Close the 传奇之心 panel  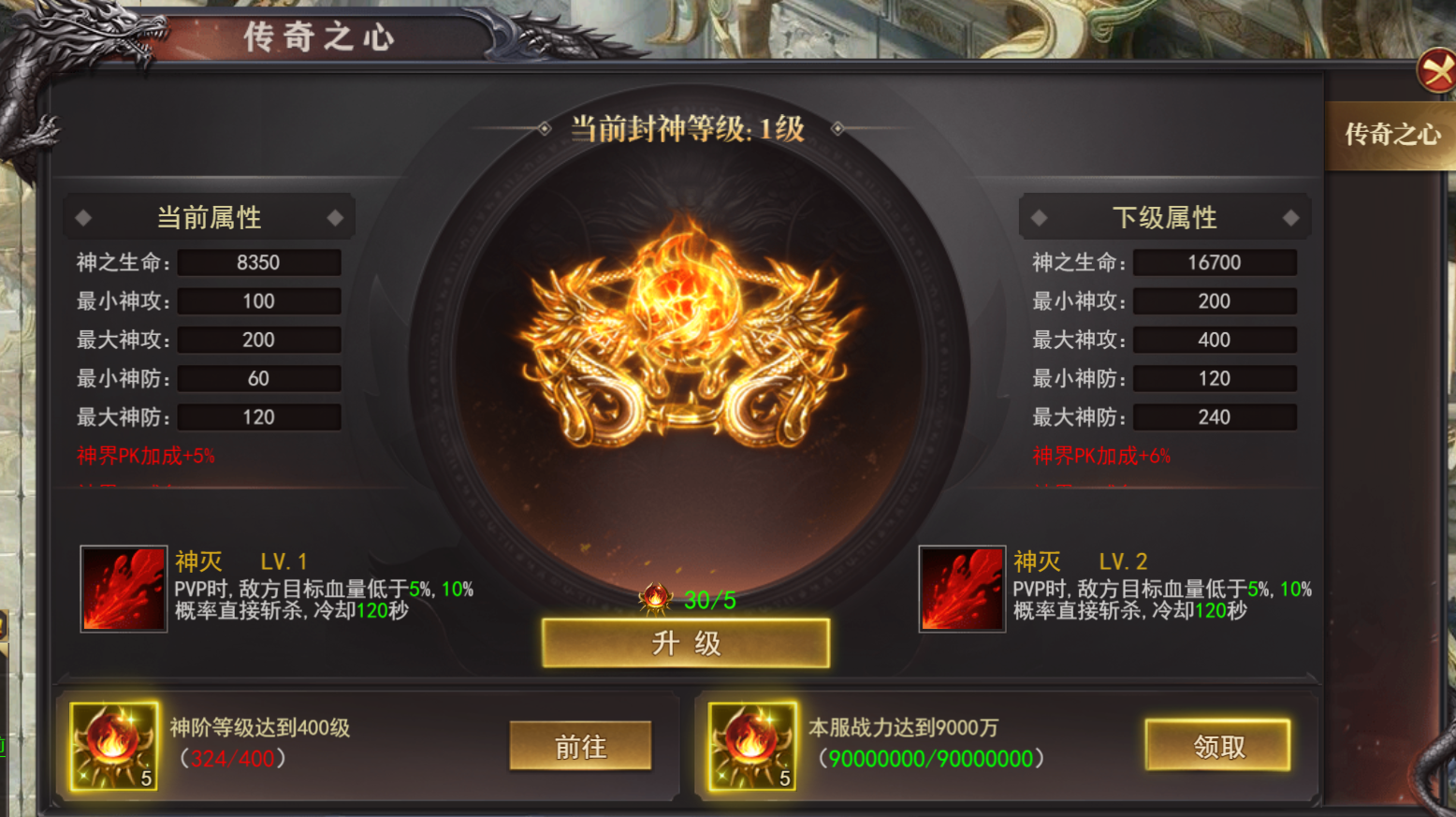[x=1435, y=71]
